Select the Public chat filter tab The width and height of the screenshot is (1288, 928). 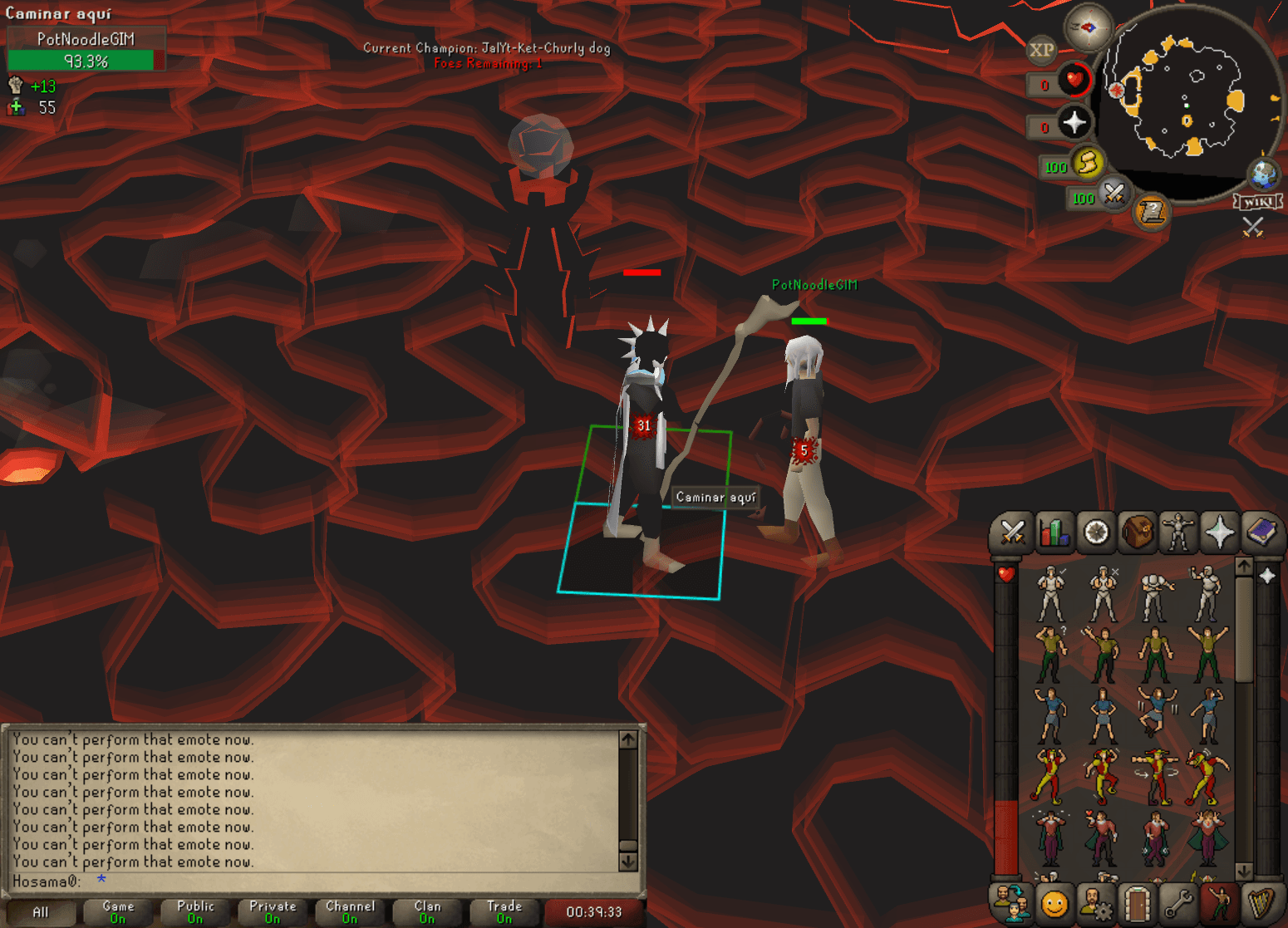point(195,911)
